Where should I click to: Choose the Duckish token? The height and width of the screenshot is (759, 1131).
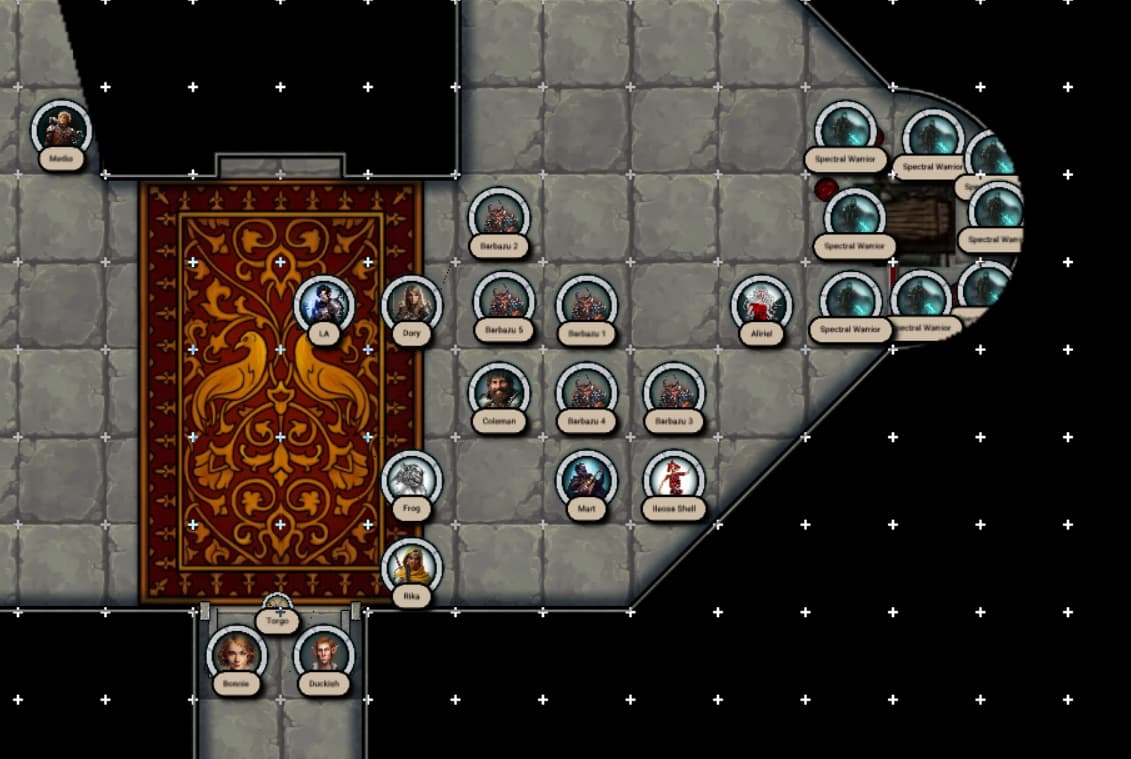pos(324,655)
